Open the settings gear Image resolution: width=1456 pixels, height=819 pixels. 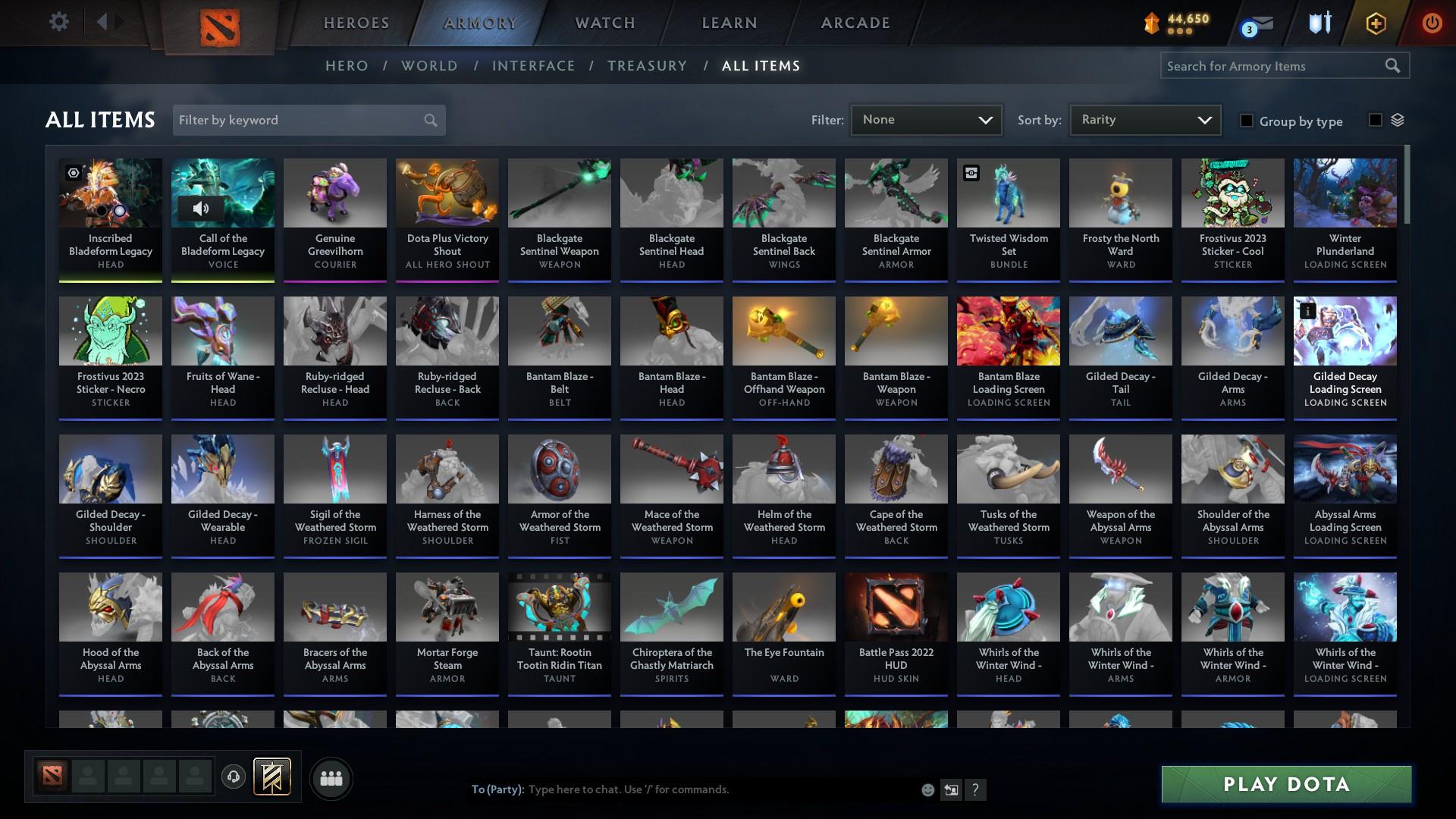(x=59, y=22)
